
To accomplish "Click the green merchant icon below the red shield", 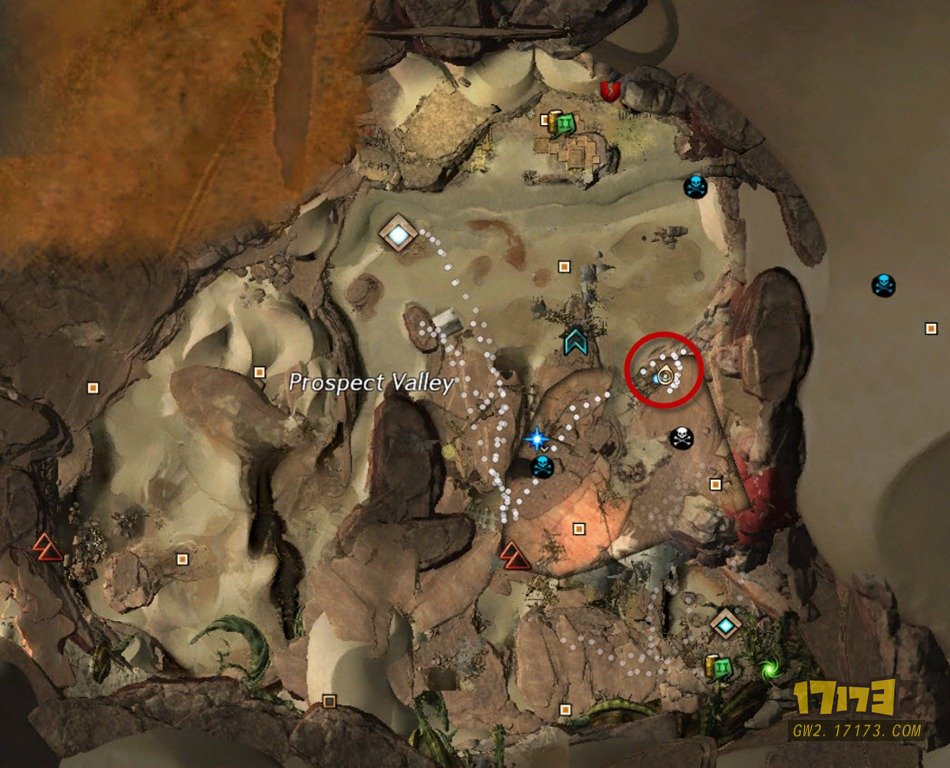I will pos(564,124).
